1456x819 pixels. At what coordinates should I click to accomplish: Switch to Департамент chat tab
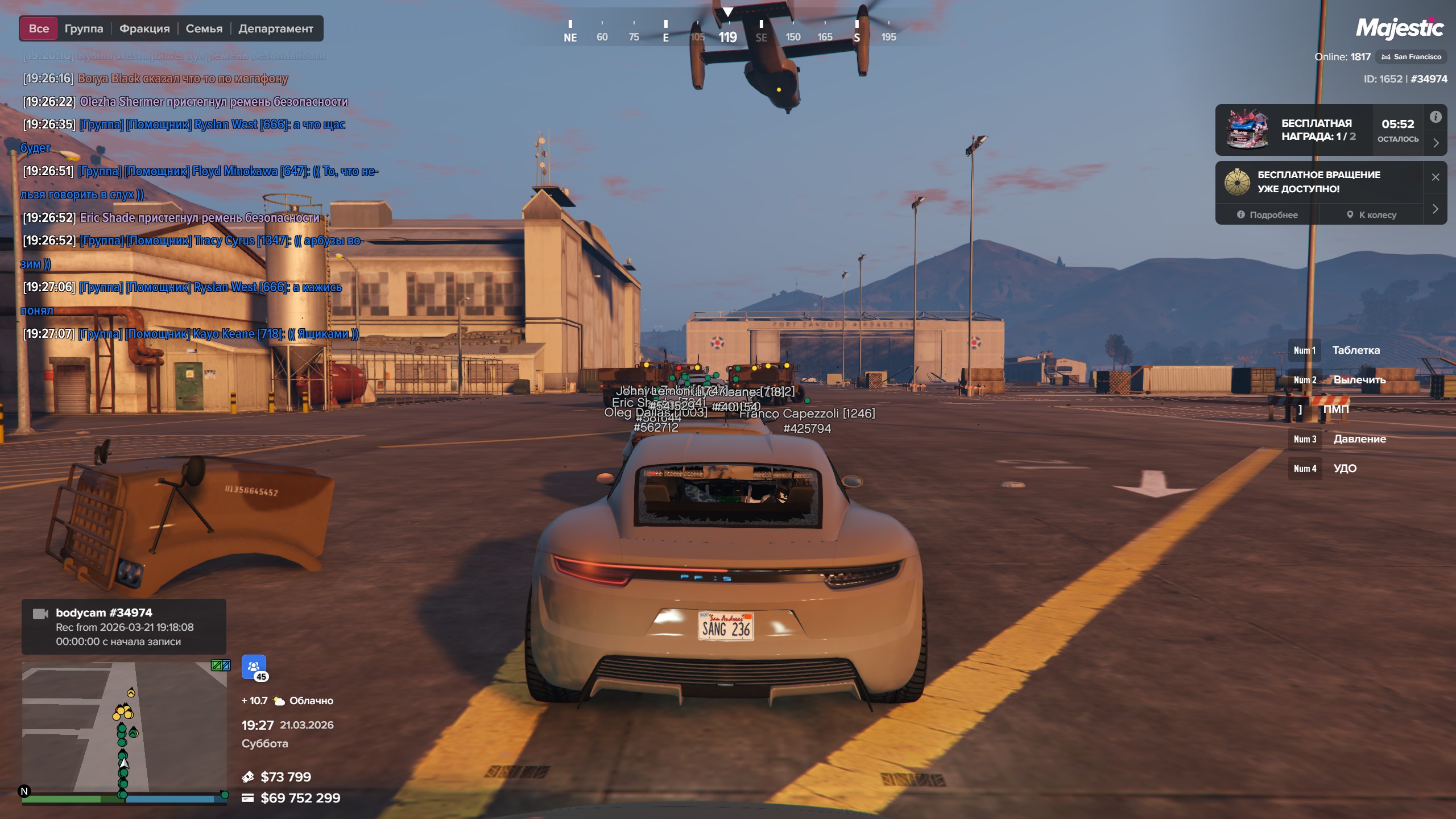pyautogui.click(x=276, y=28)
